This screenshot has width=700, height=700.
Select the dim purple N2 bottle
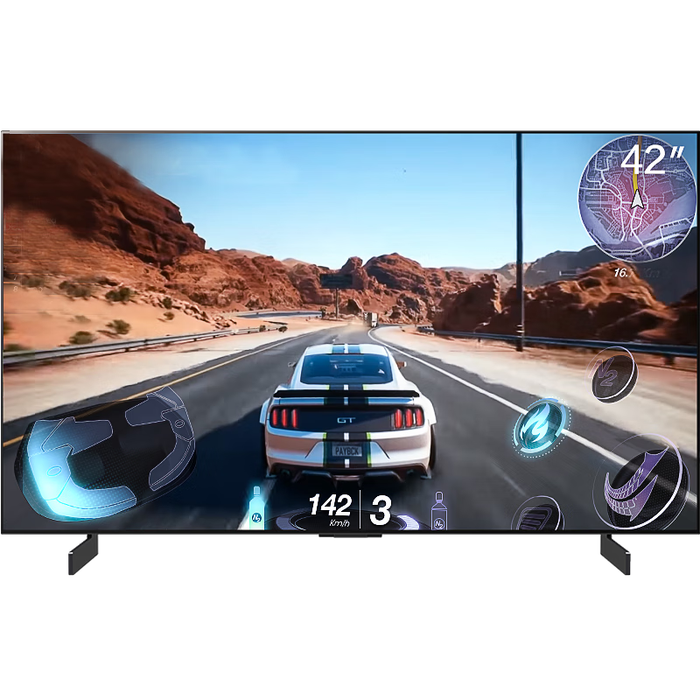[438, 511]
